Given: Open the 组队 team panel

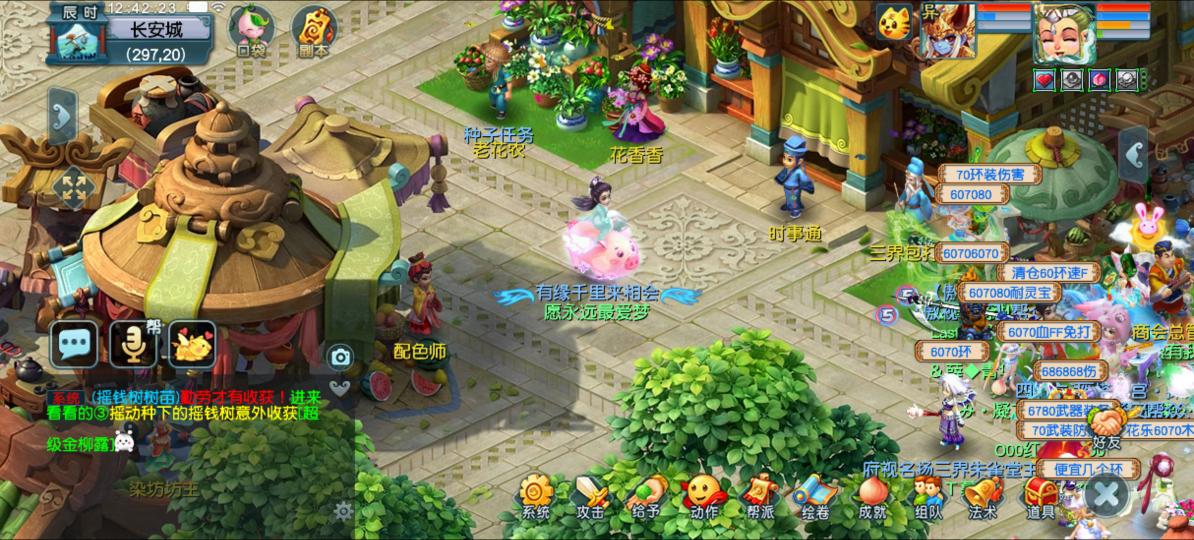Looking at the screenshot, I should pyautogui.click(x=928, y=495).
